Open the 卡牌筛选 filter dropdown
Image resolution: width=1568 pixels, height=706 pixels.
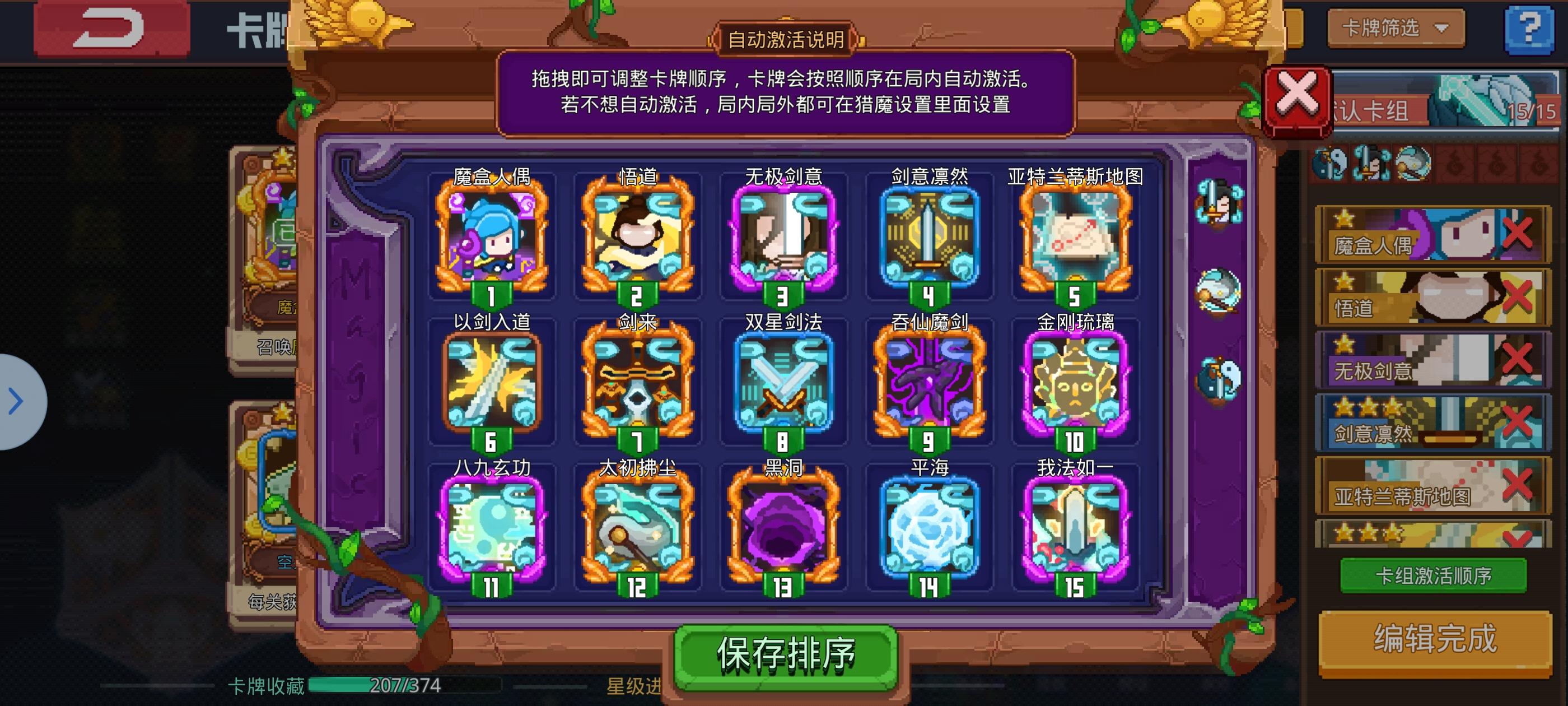tap(1396, 27)
